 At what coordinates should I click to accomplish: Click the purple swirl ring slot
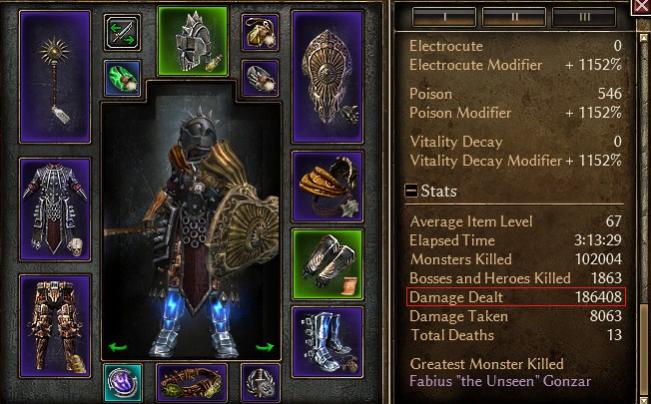[122, 383]
